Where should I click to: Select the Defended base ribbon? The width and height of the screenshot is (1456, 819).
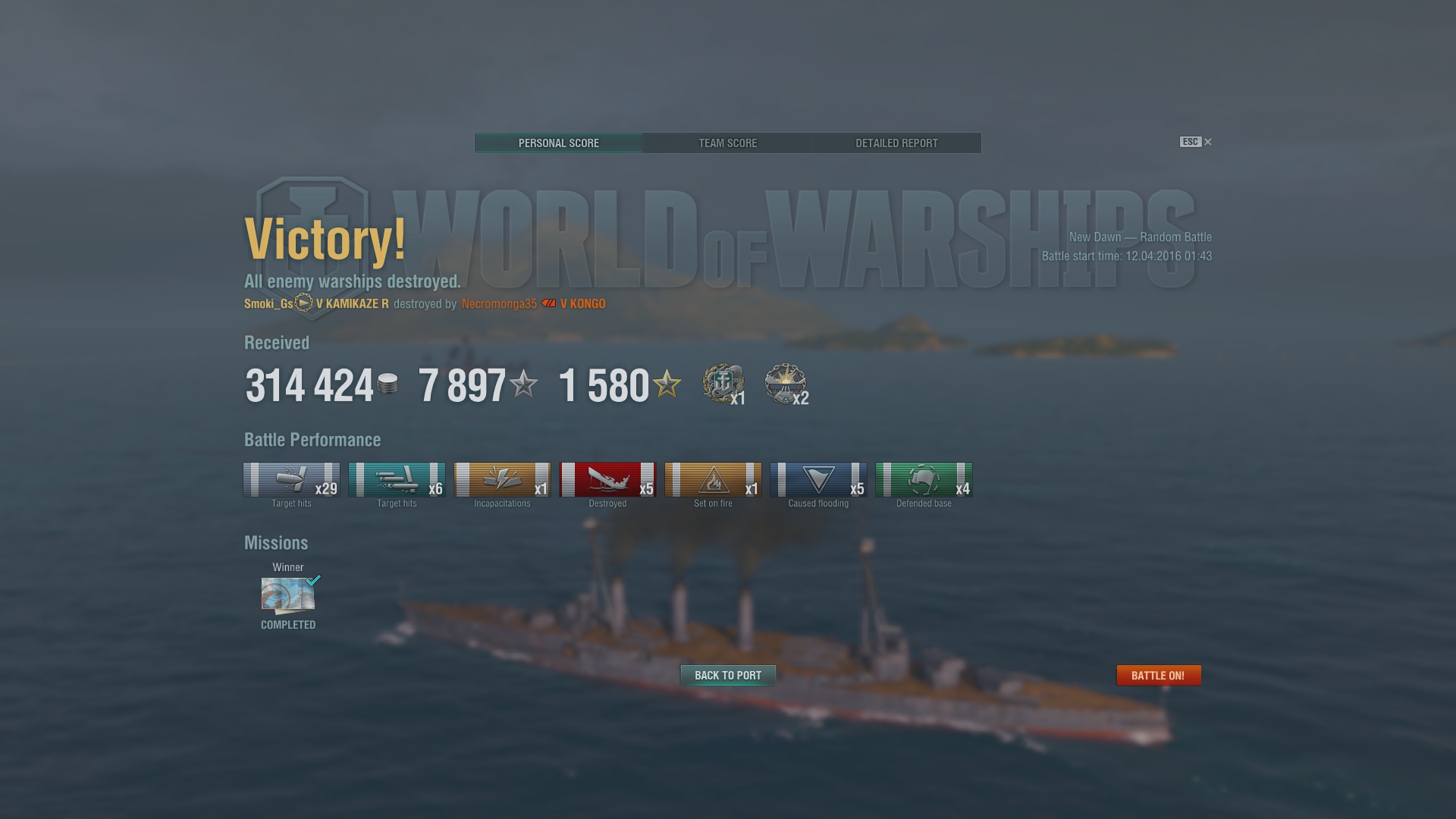[924, 480]
